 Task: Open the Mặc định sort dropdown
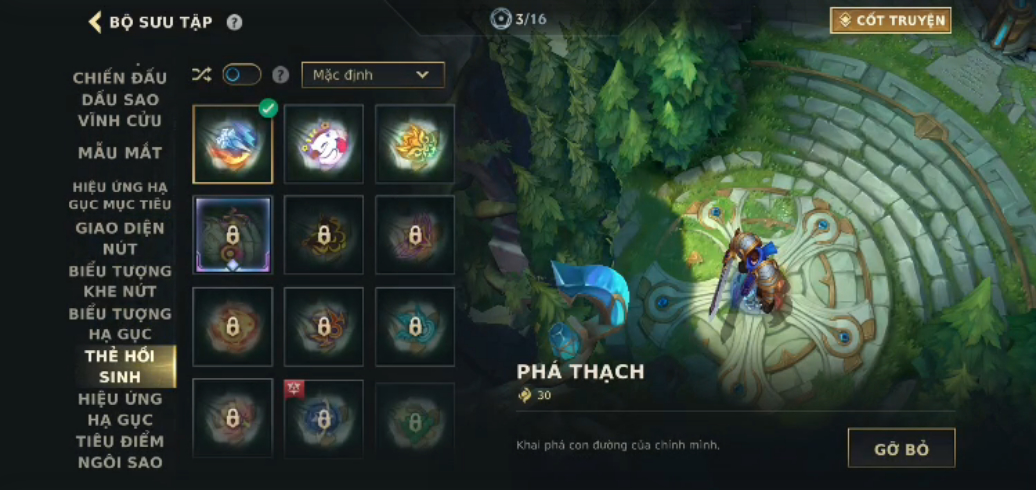(373, 75)
